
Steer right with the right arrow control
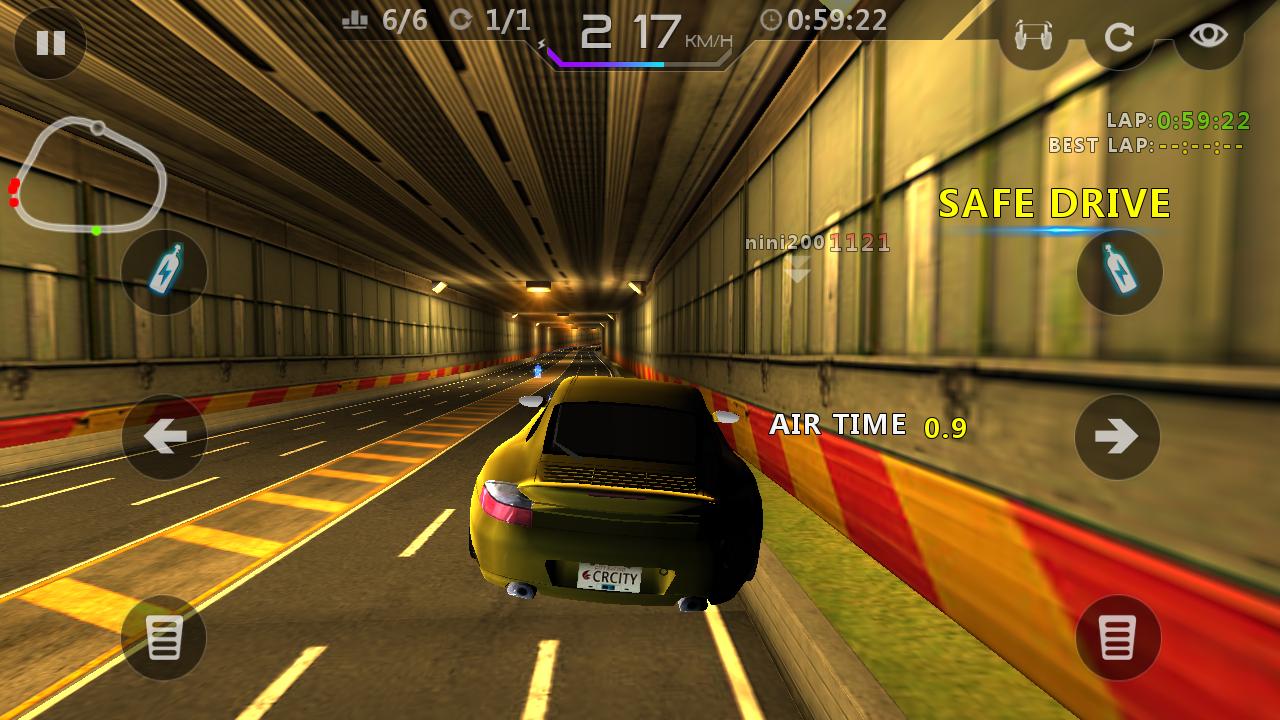pos(1118,436)
